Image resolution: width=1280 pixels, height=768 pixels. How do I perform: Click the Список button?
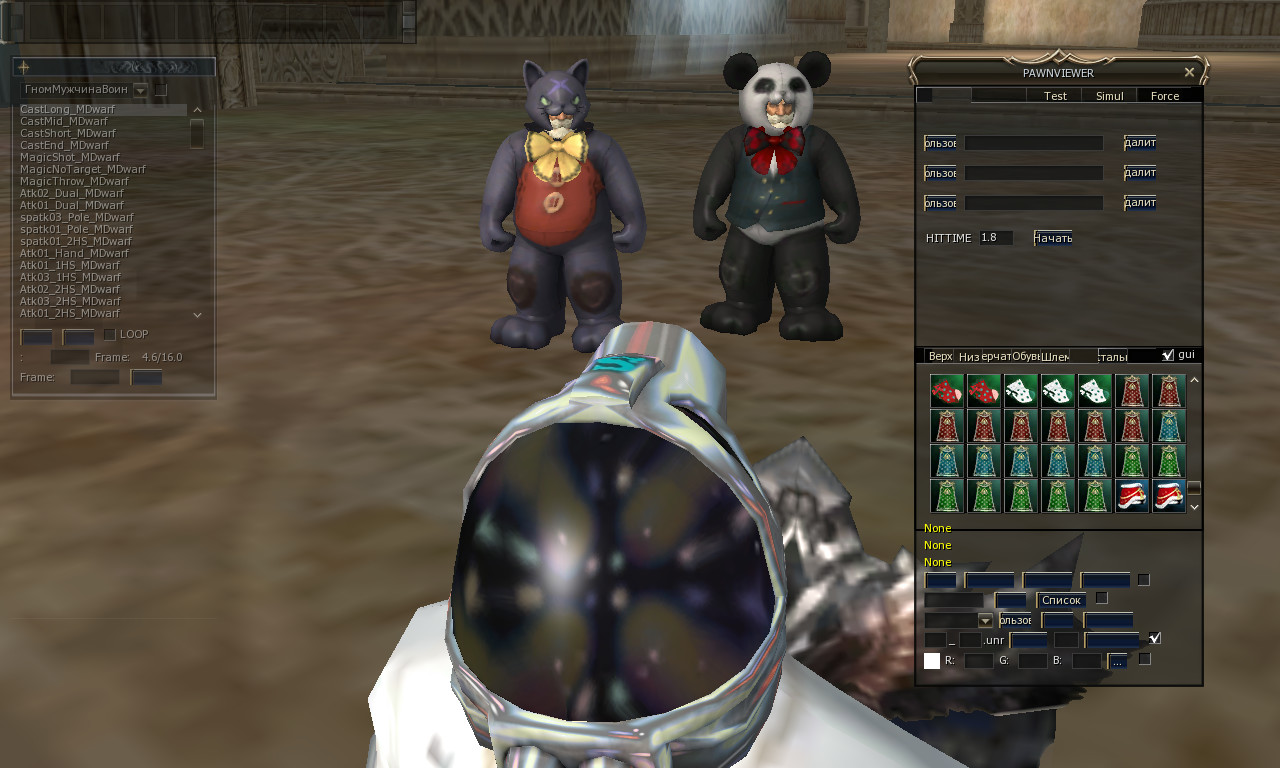pyautogui.click(x=1060, y=600)
